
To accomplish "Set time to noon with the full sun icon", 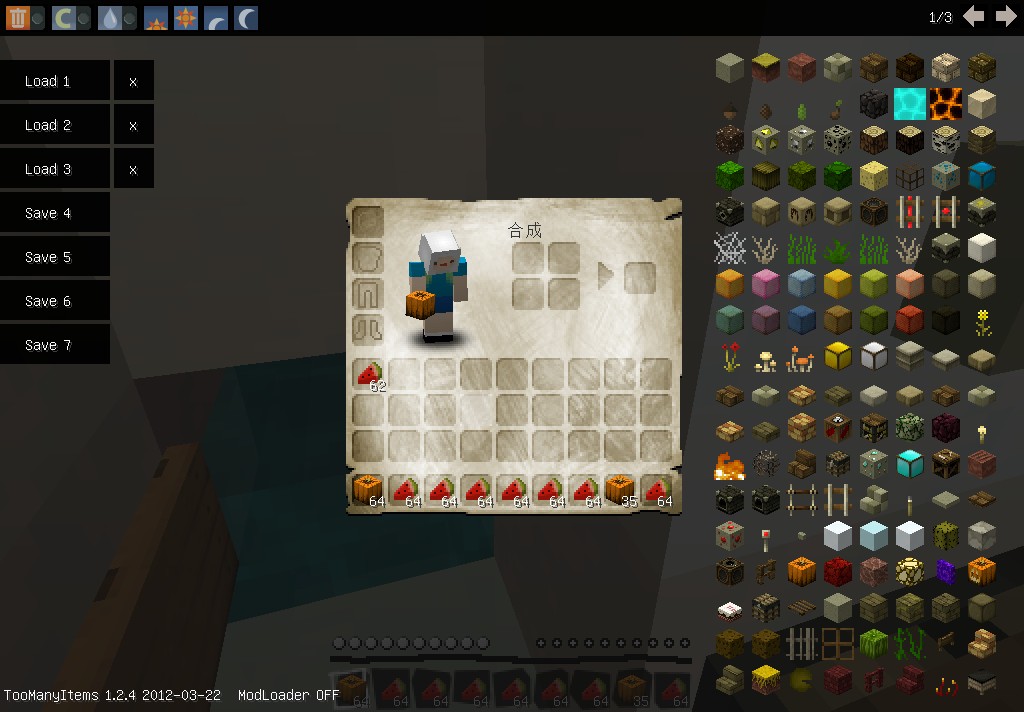I will (185, 17).
